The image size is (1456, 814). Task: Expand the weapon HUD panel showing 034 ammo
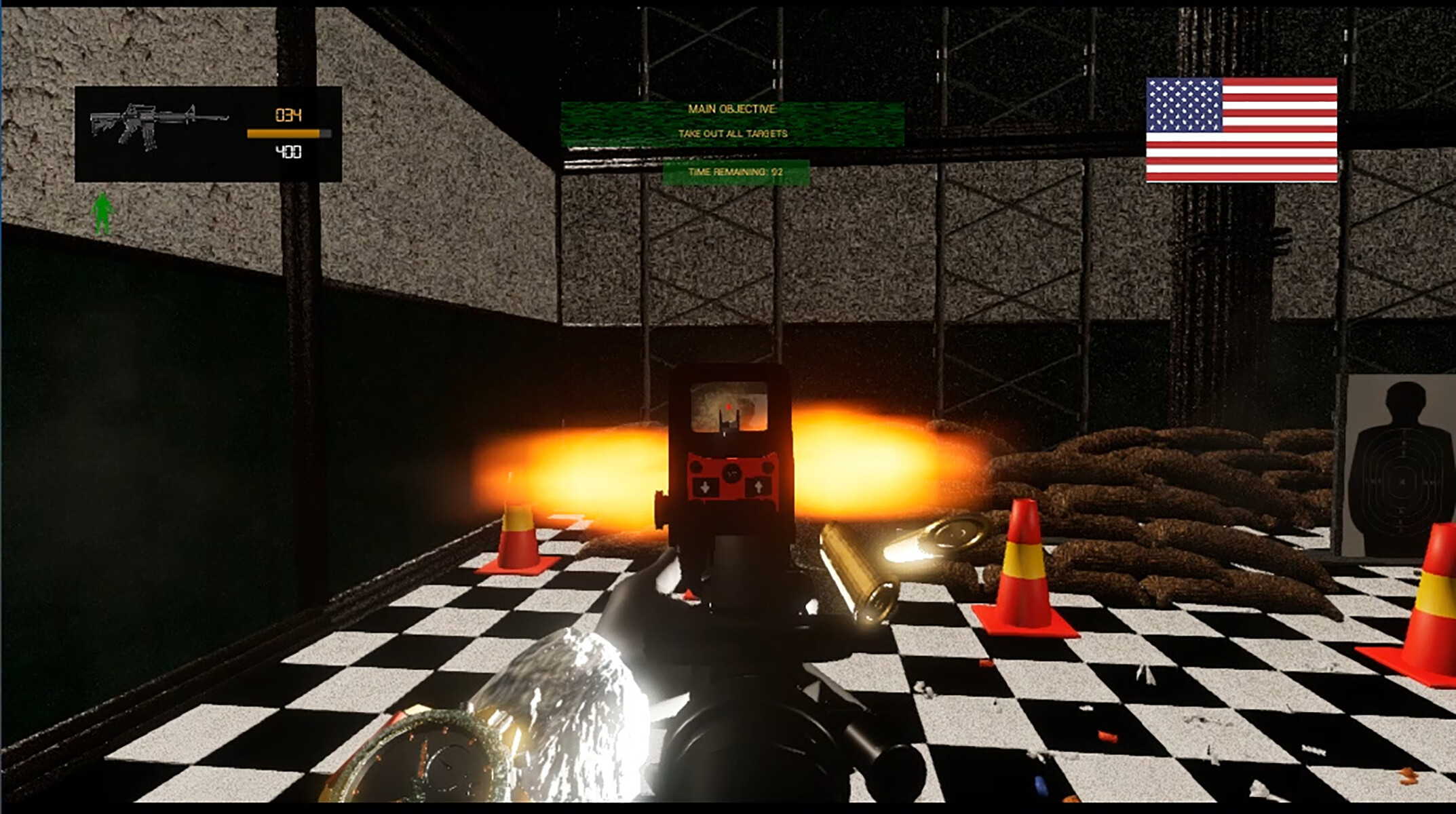207,132
